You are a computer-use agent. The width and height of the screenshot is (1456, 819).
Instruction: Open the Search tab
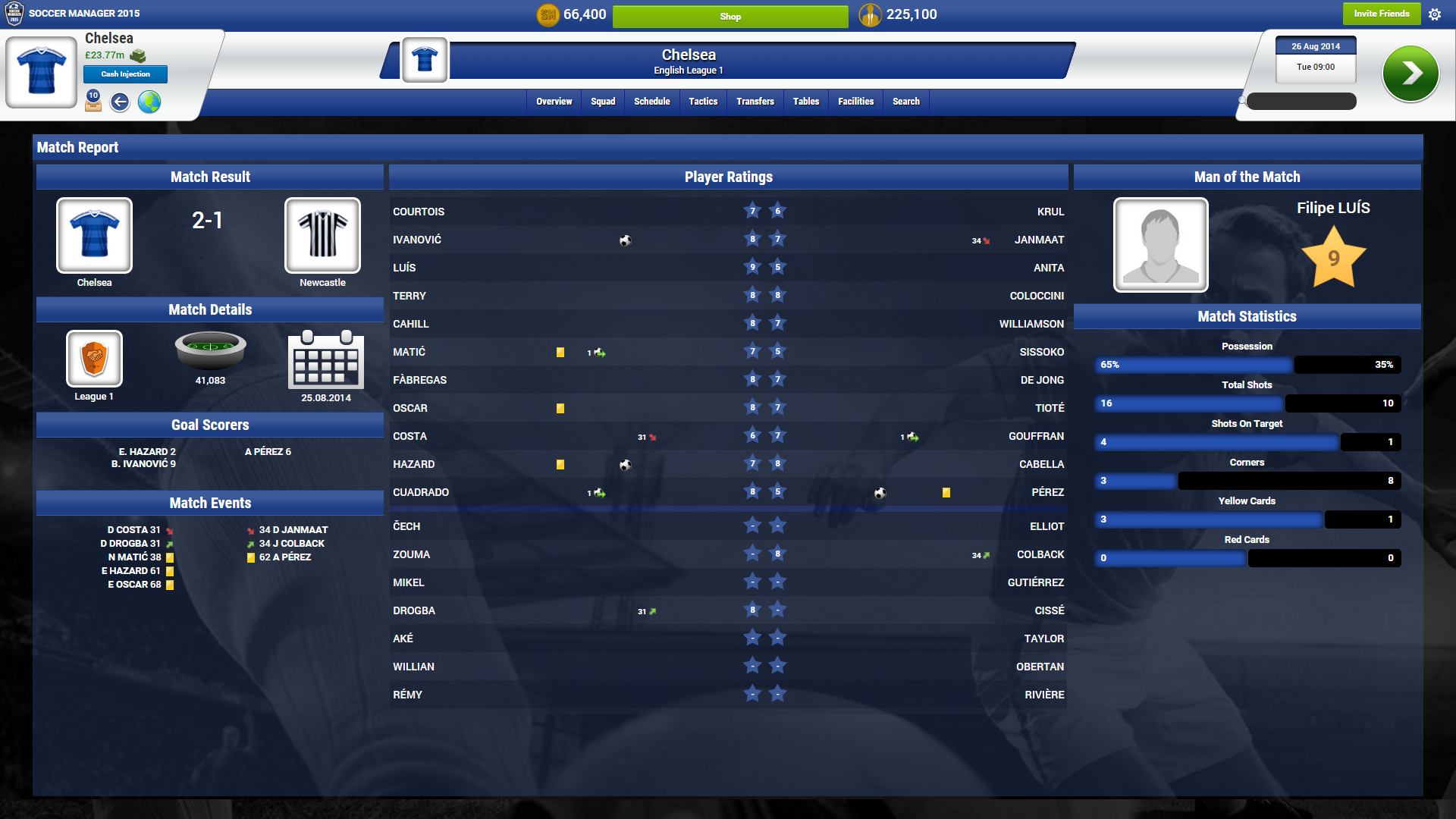pos(905,101)
